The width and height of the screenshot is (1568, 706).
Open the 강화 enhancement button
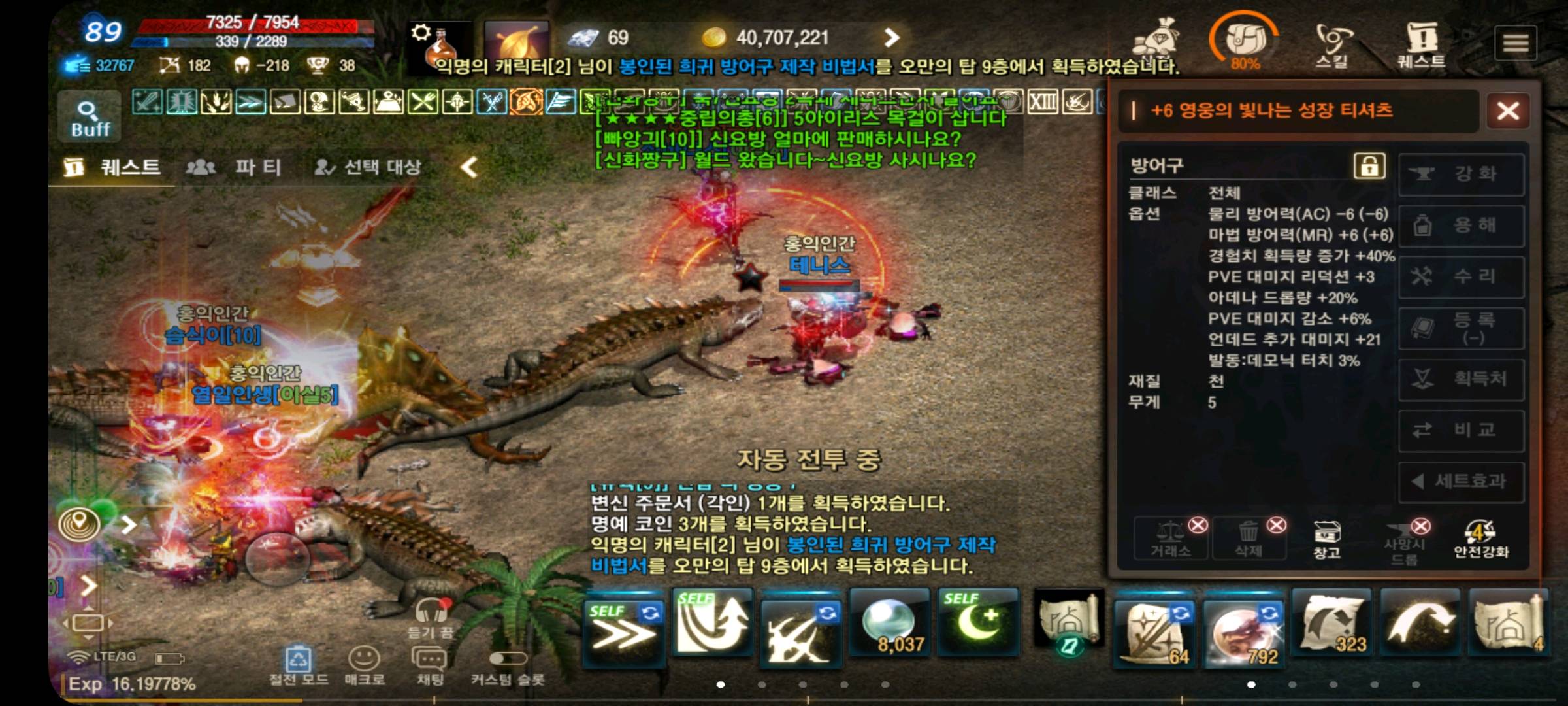[1462, 174]
